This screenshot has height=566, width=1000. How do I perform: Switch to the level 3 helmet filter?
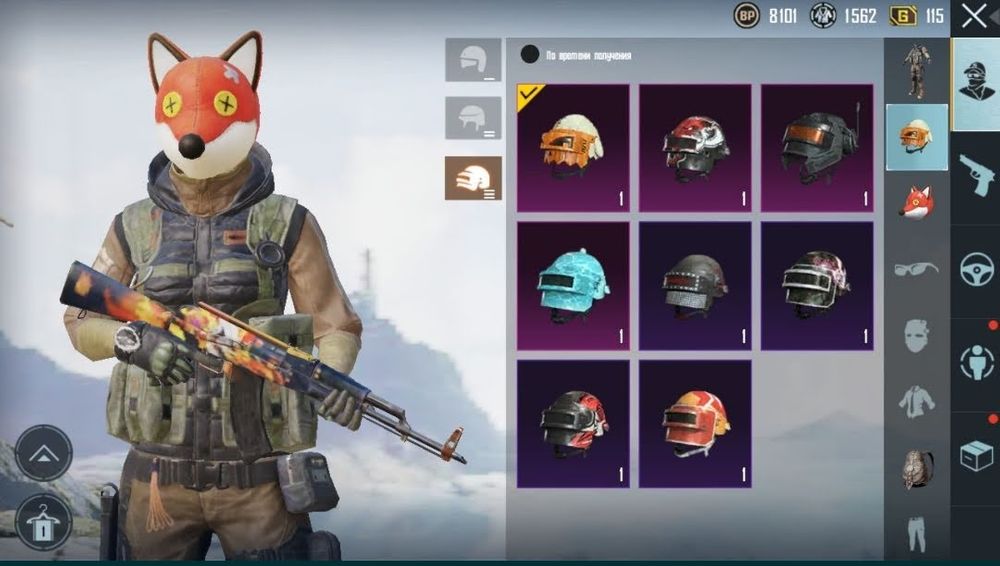pyautogui.click(x=473, y=178)
